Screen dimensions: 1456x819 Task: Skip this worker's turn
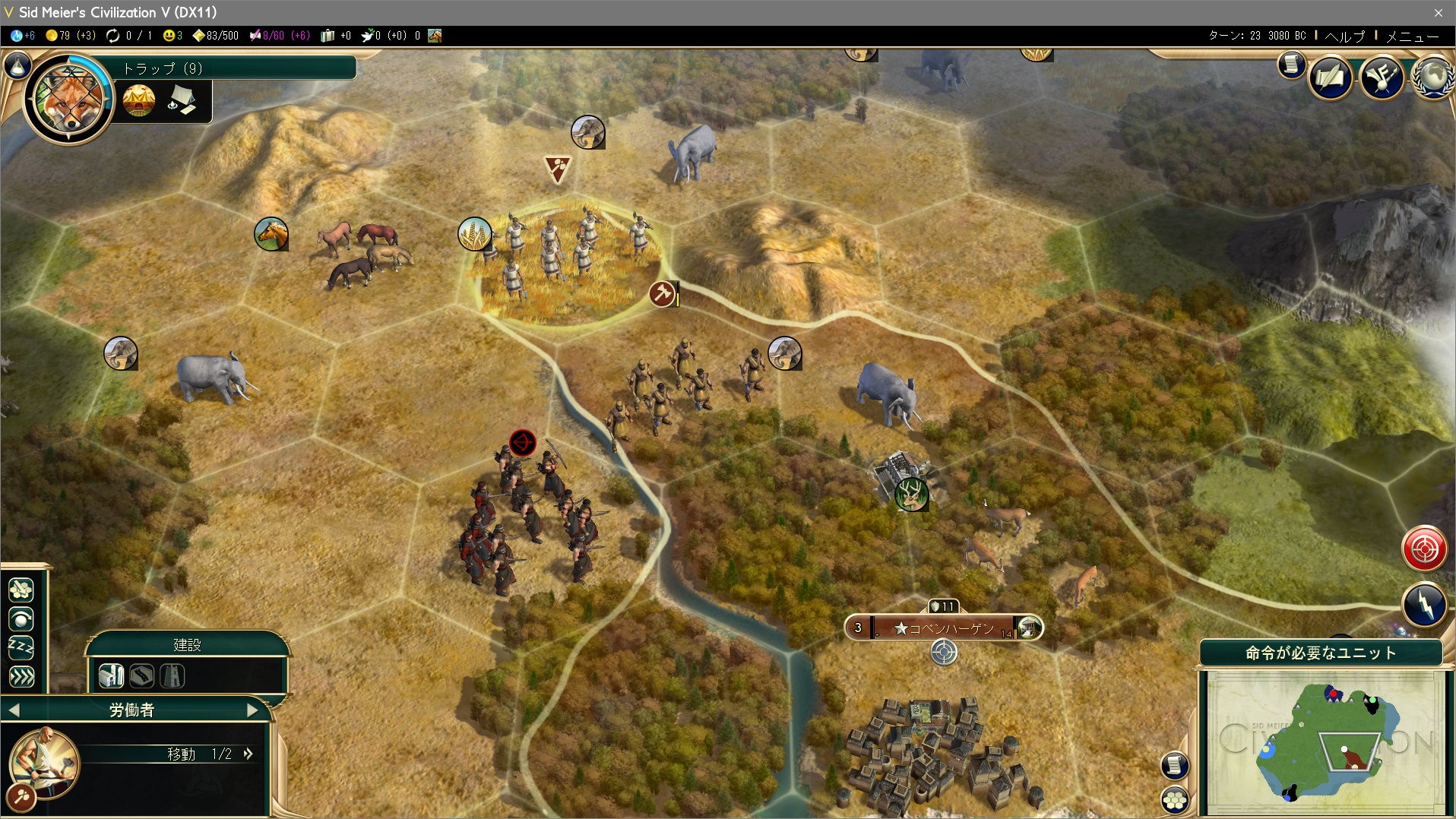click(x=21, y=676)
